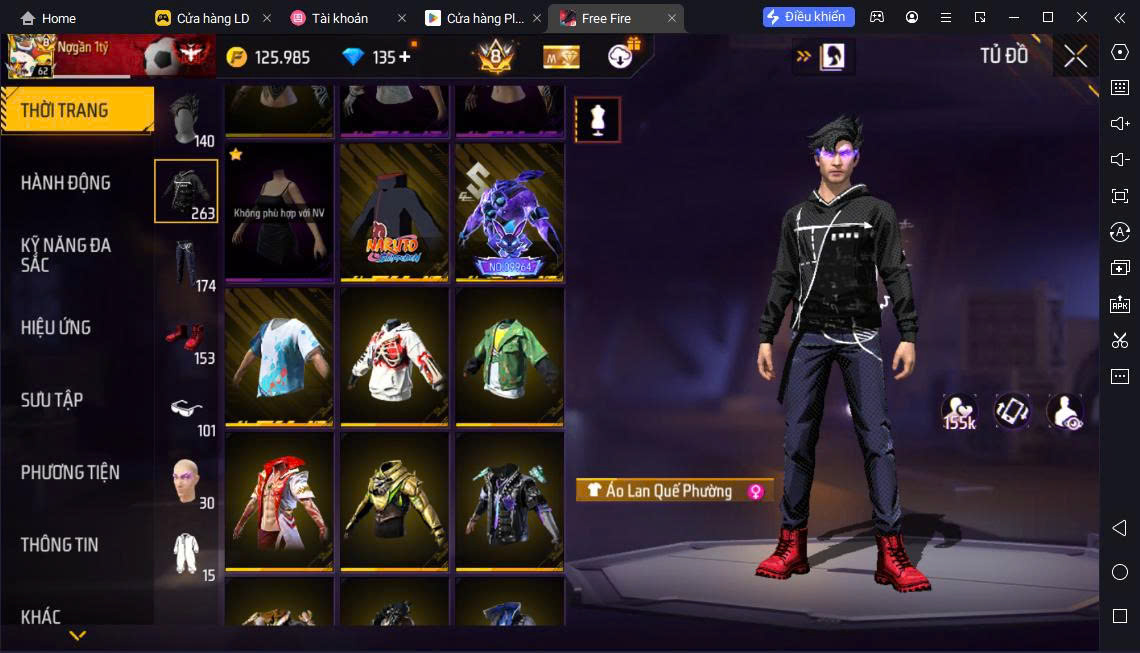This screenshot has width=1140, height=653.
Task: Select the white hoodie with red skeleton
Action: click(394, 356)
